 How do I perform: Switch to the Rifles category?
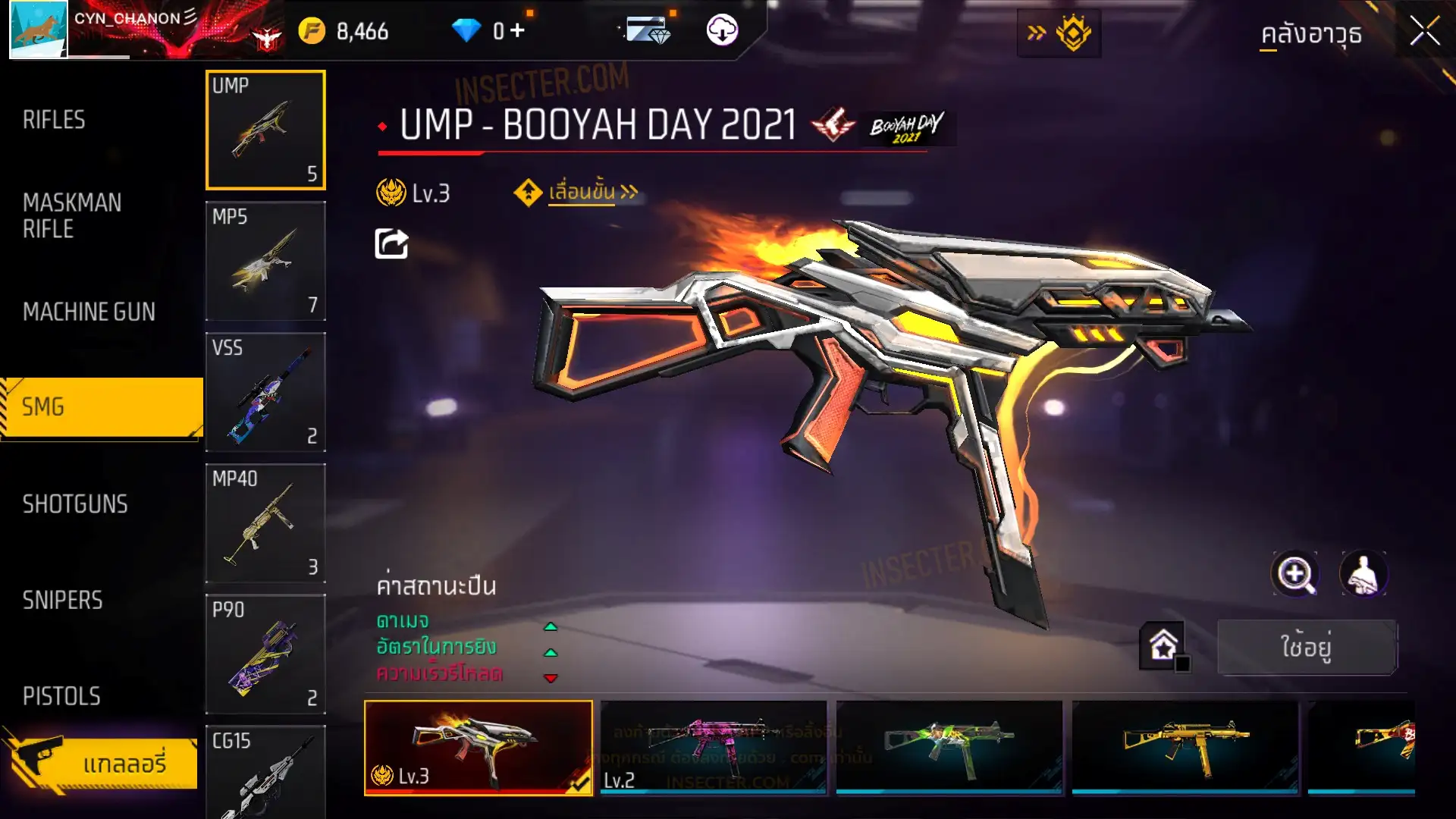click(x=54, y=120)
